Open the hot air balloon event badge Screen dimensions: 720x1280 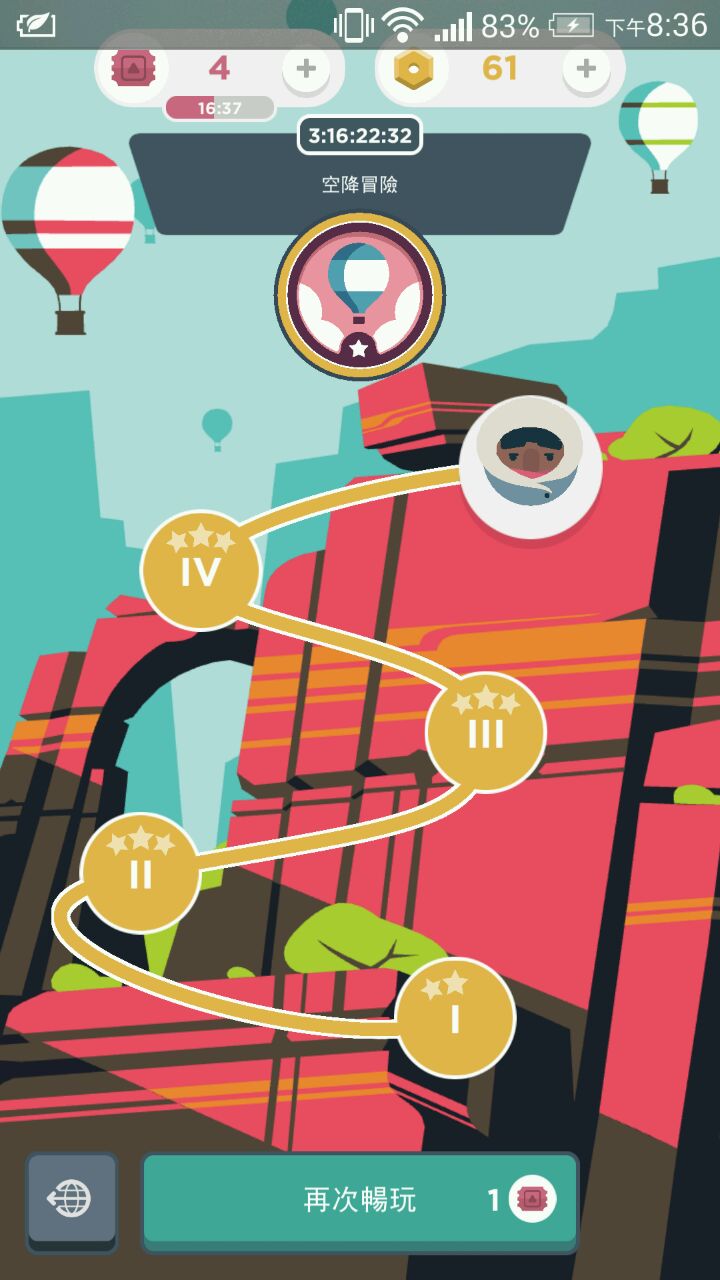[x=359, y=296]
